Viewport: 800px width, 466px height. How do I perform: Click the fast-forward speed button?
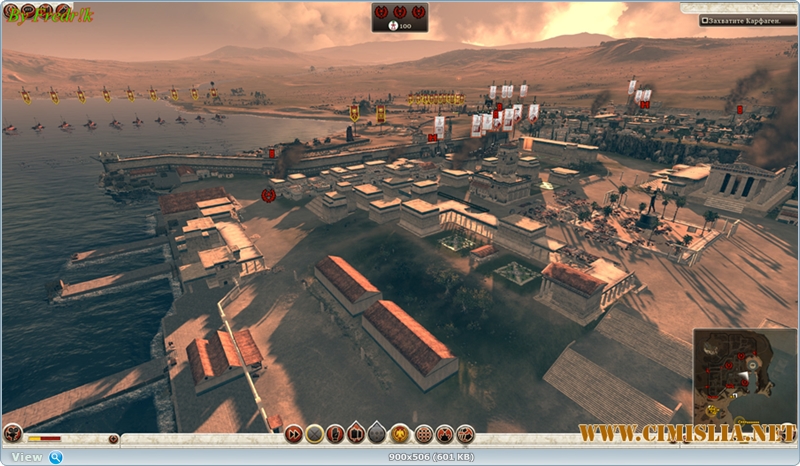pyautogui.click(x=293, y=434)
